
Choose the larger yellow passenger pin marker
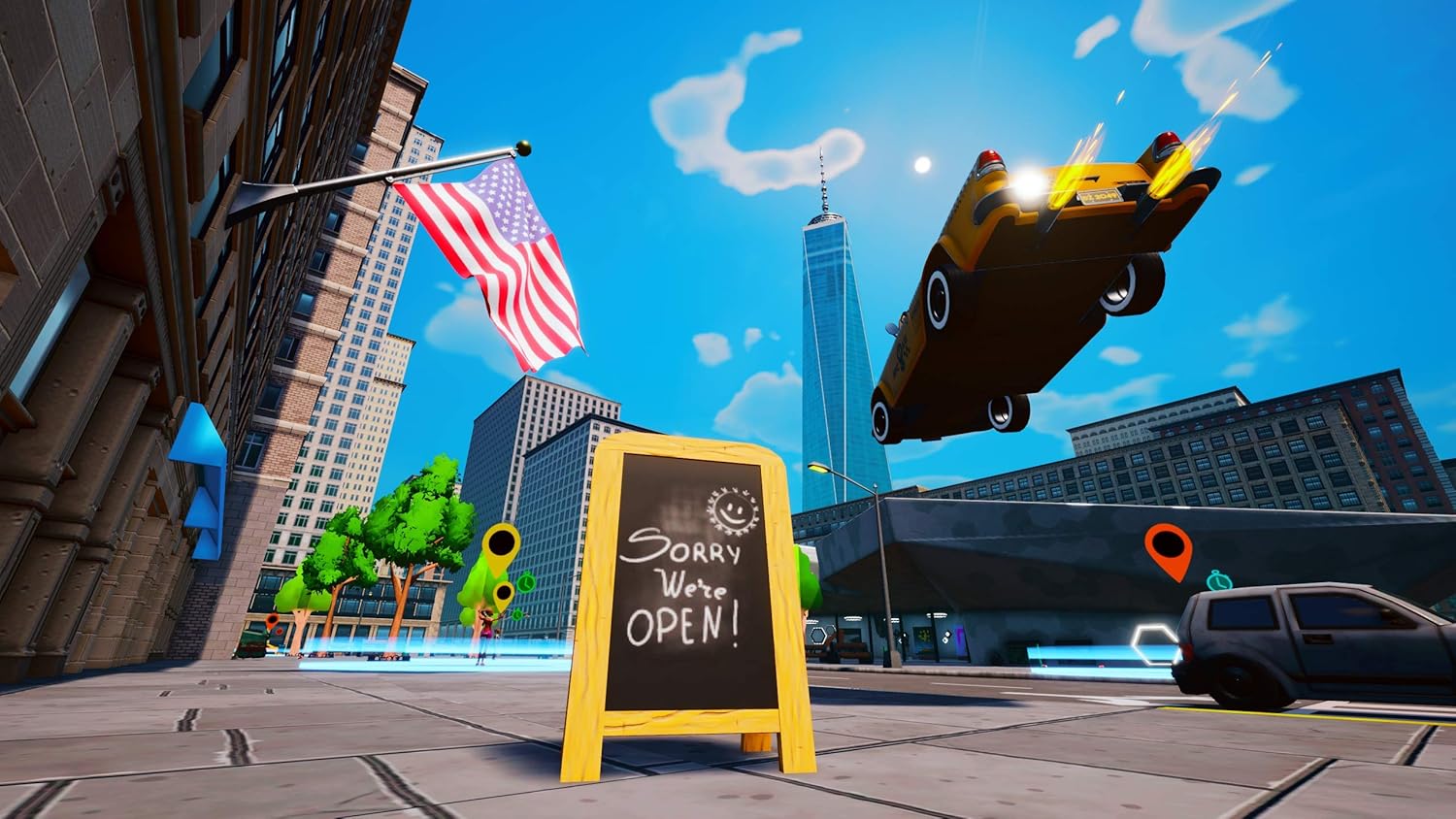click(x=501, y=544)
